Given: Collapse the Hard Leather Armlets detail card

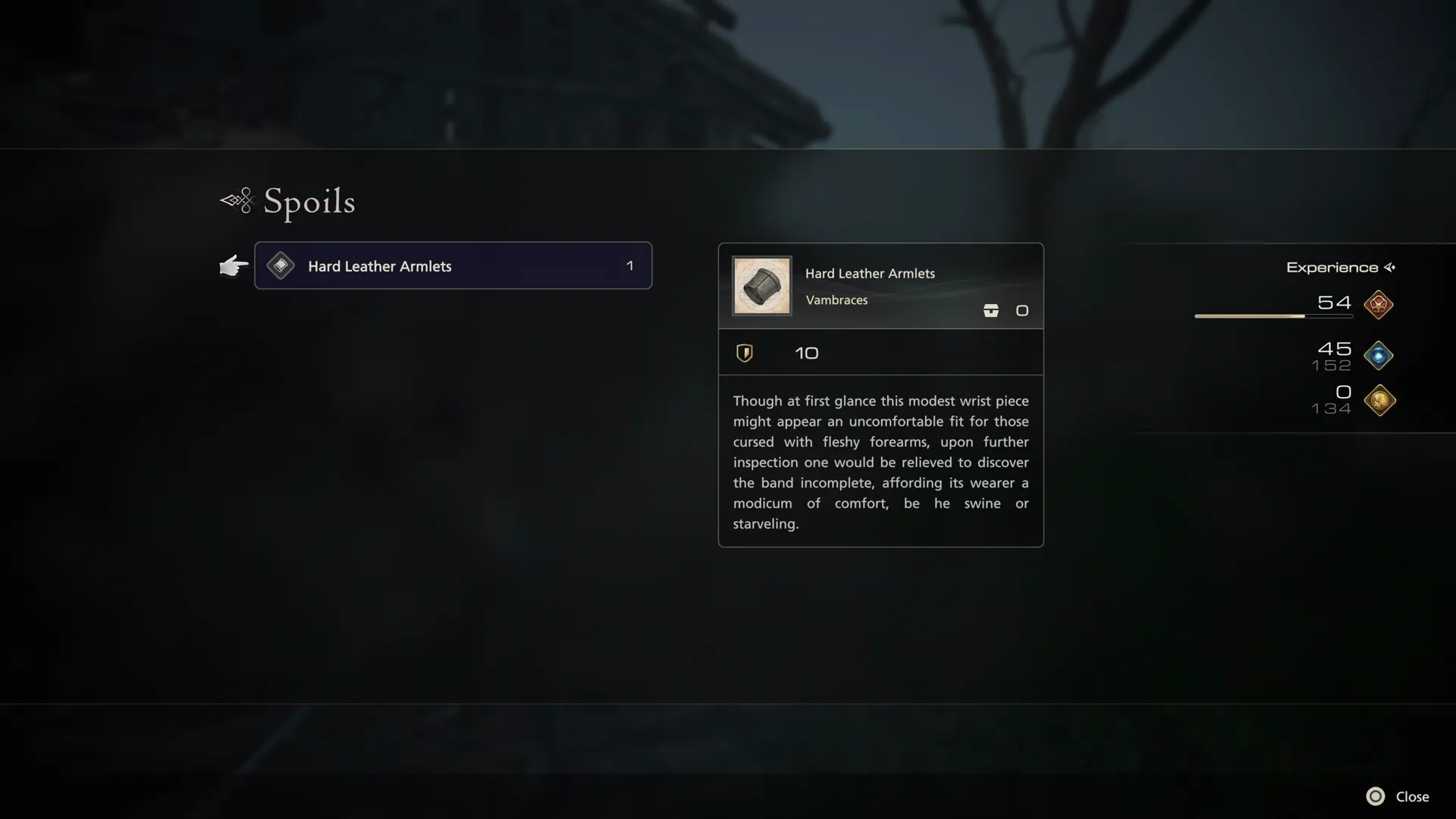Looking at the screenshot, I should coord(880,286).
